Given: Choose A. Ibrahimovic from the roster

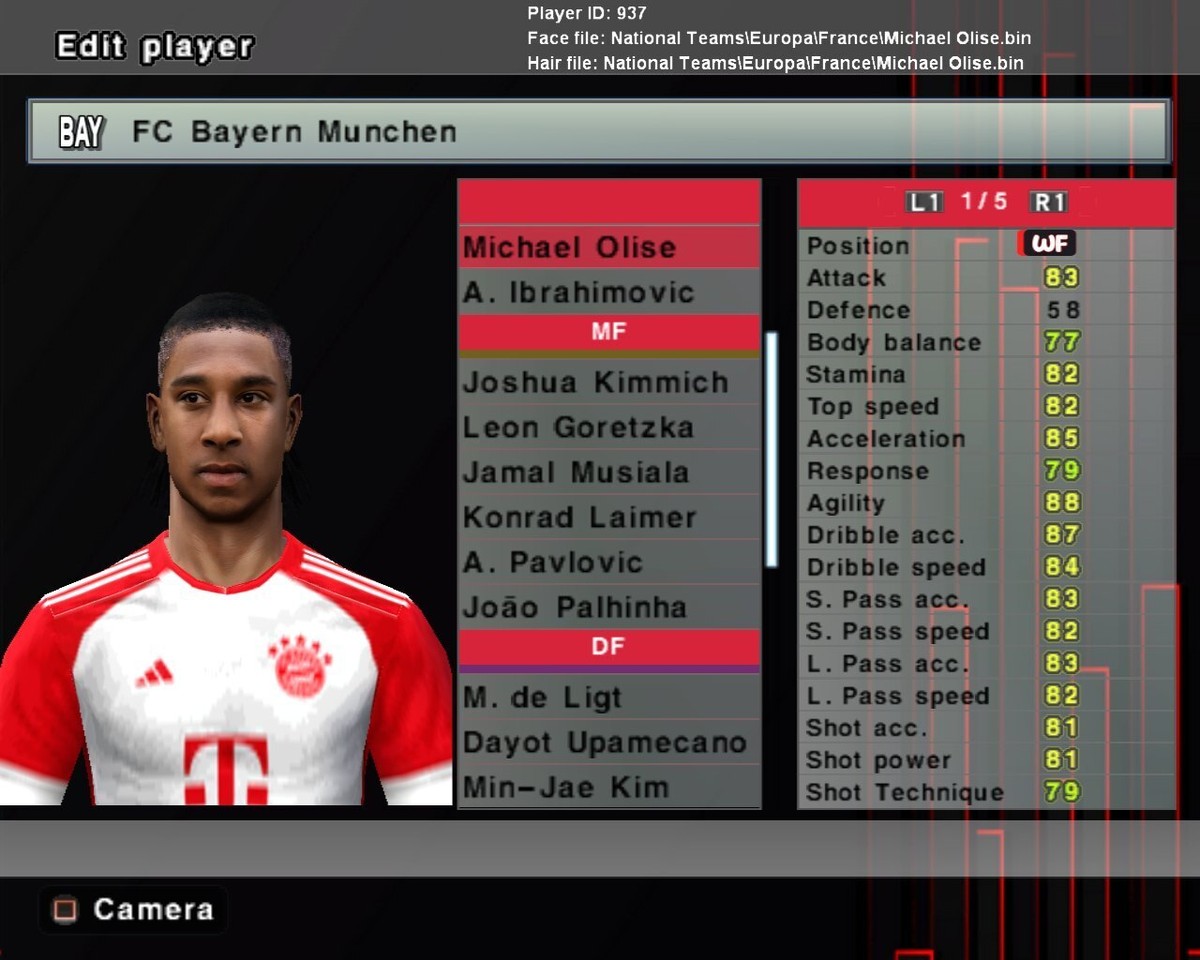Looking at the screenshot, I should (608, 292).
